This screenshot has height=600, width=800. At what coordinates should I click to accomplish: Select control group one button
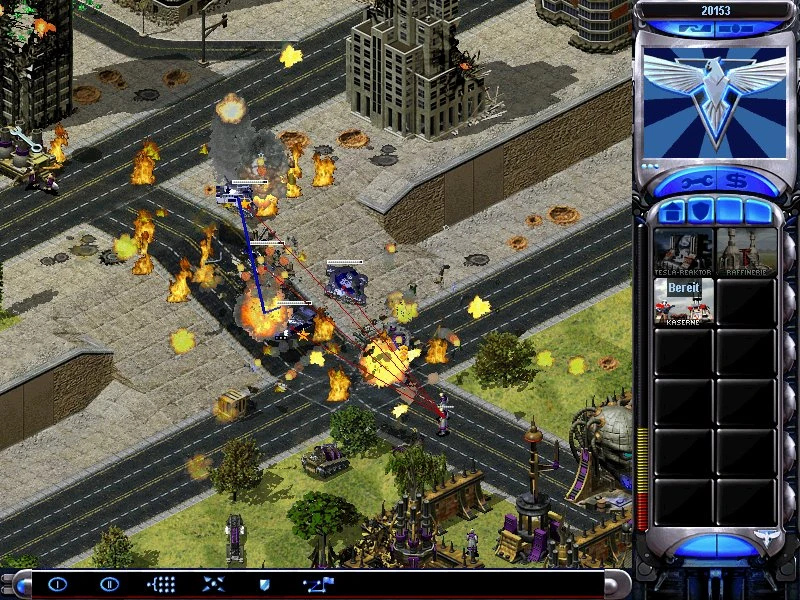[58, 584]
